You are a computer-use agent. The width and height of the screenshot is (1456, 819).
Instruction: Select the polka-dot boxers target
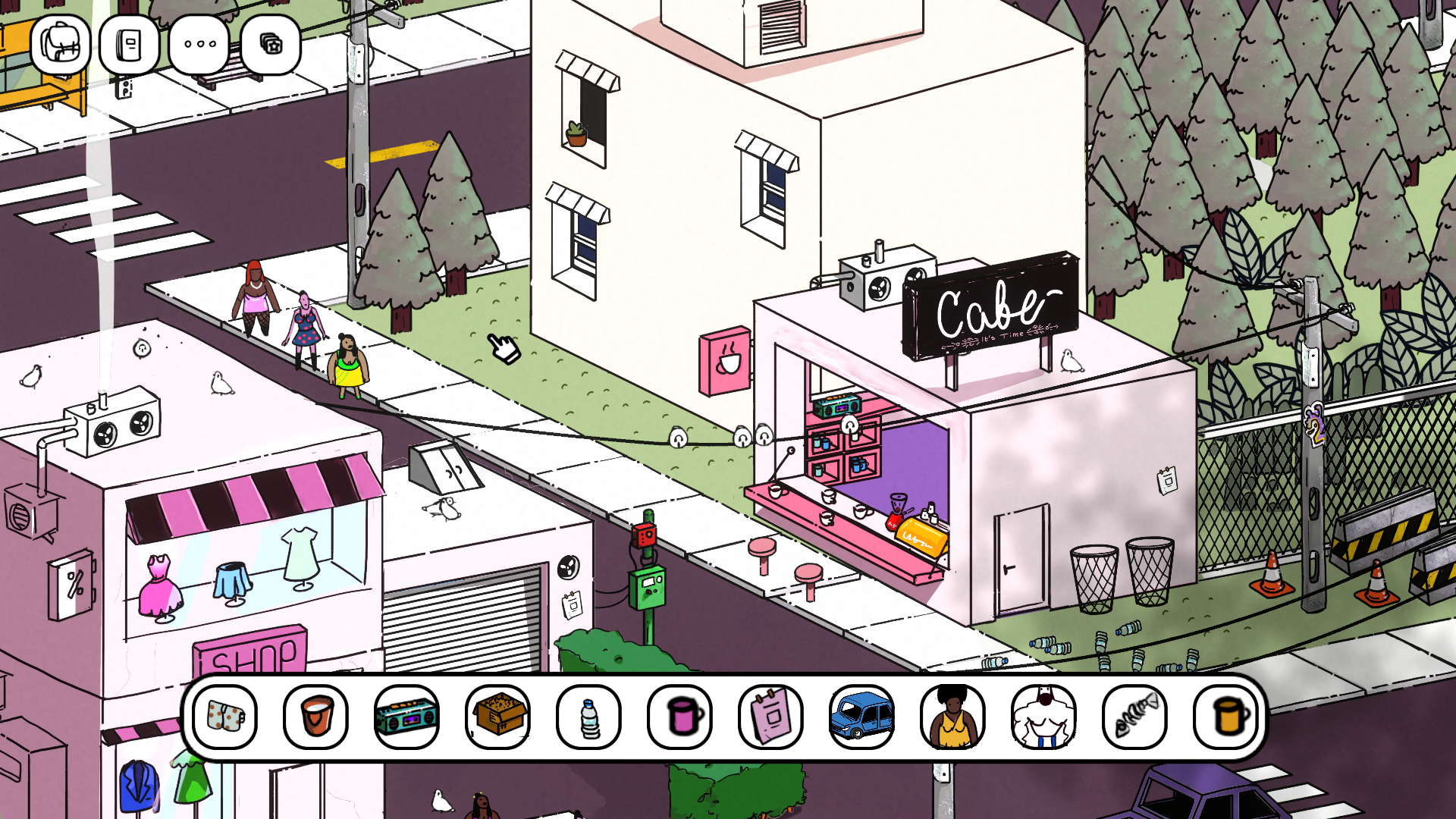(x=225, y=717)
